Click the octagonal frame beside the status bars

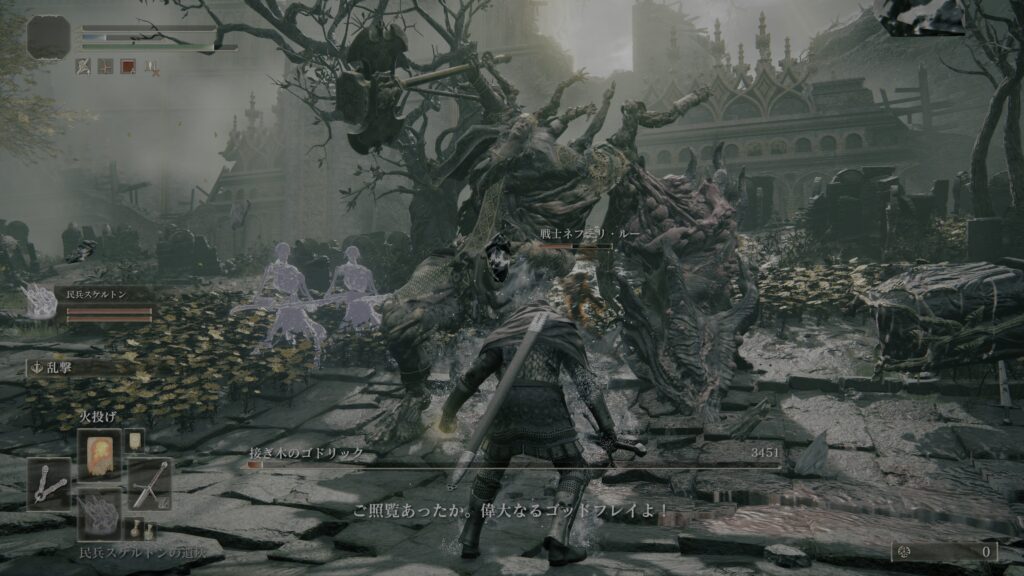point(49,36)
